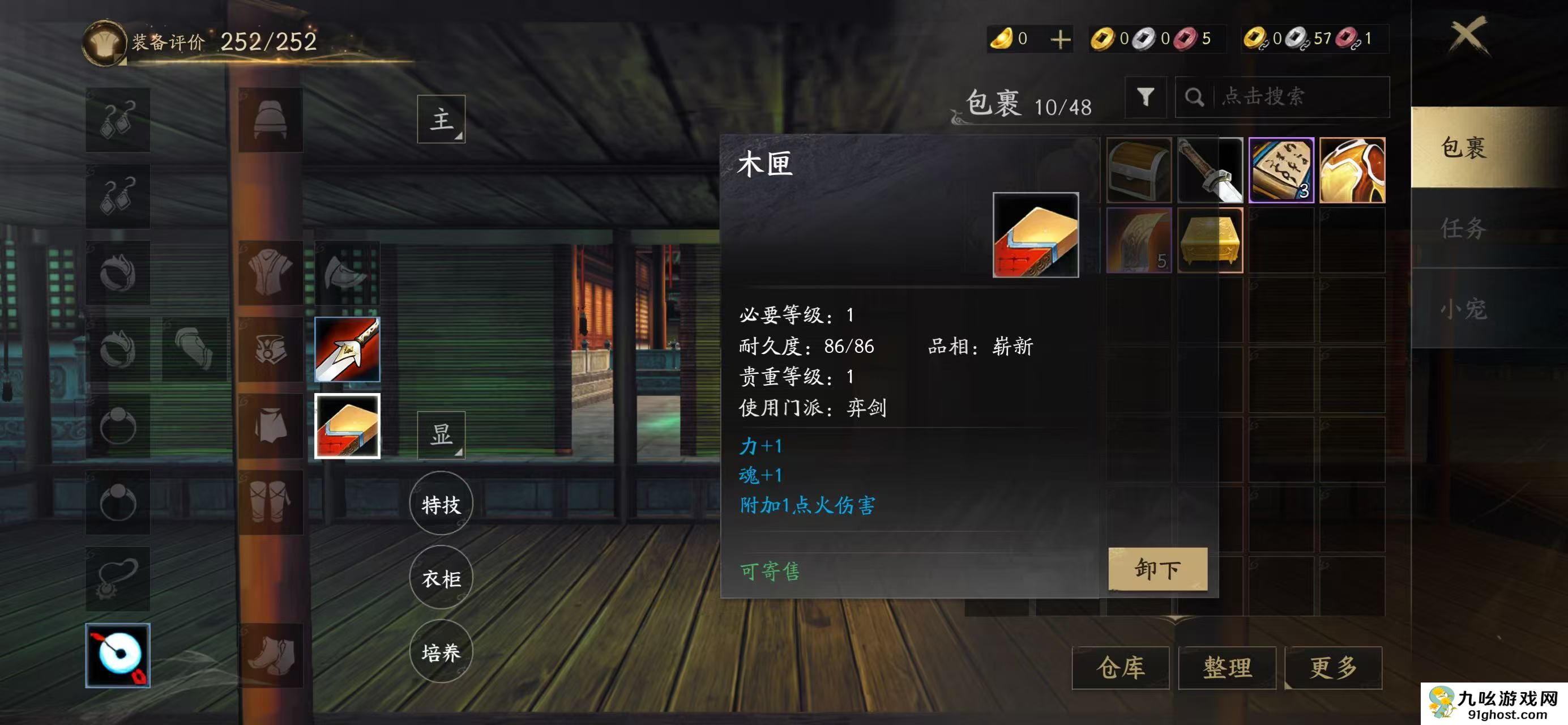Open the filter funnel next to the search bar
The width and height of the screenshot is (1568, 725).
1147,97
